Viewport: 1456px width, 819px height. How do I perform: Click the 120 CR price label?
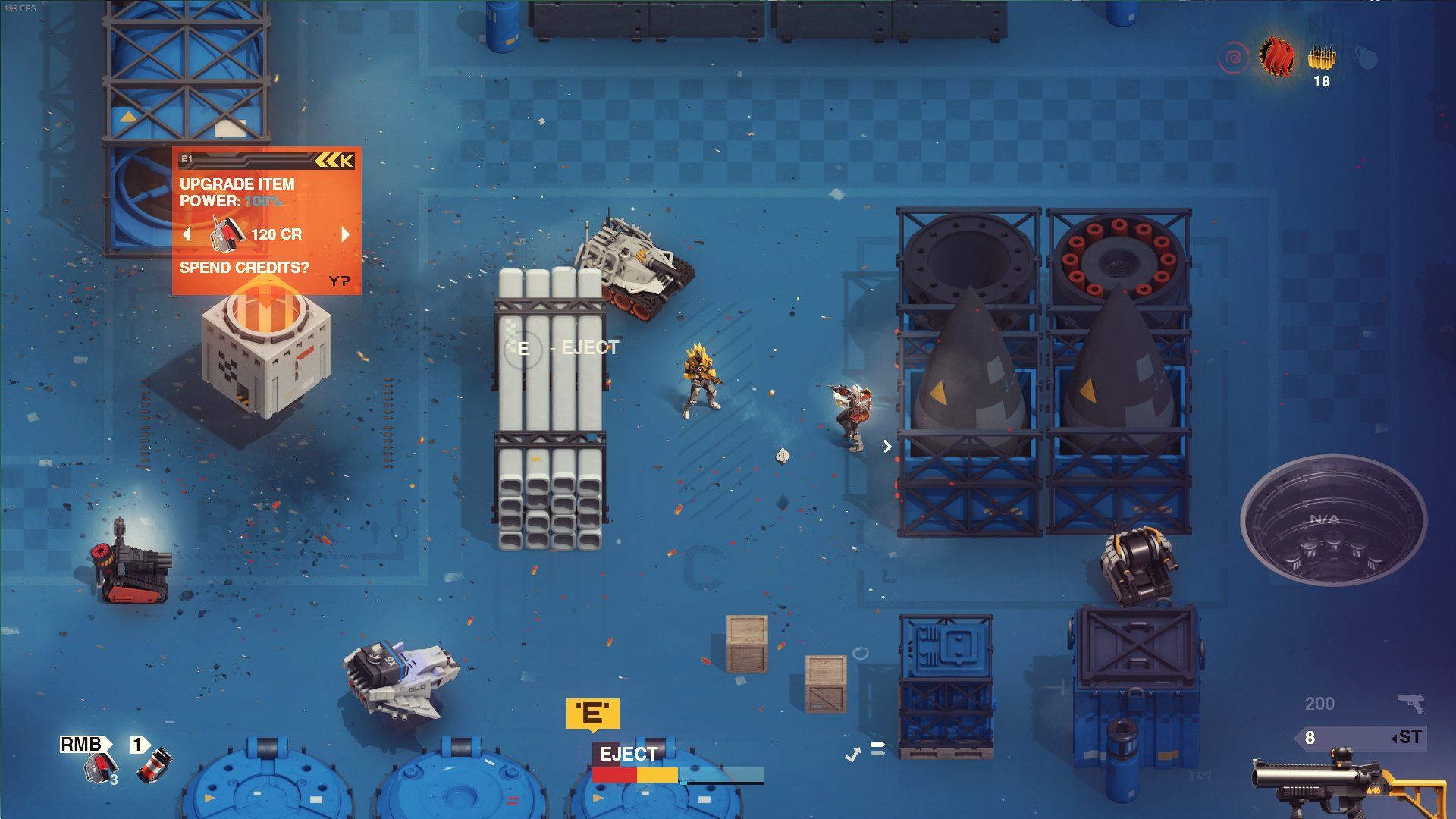click(275, 234)
